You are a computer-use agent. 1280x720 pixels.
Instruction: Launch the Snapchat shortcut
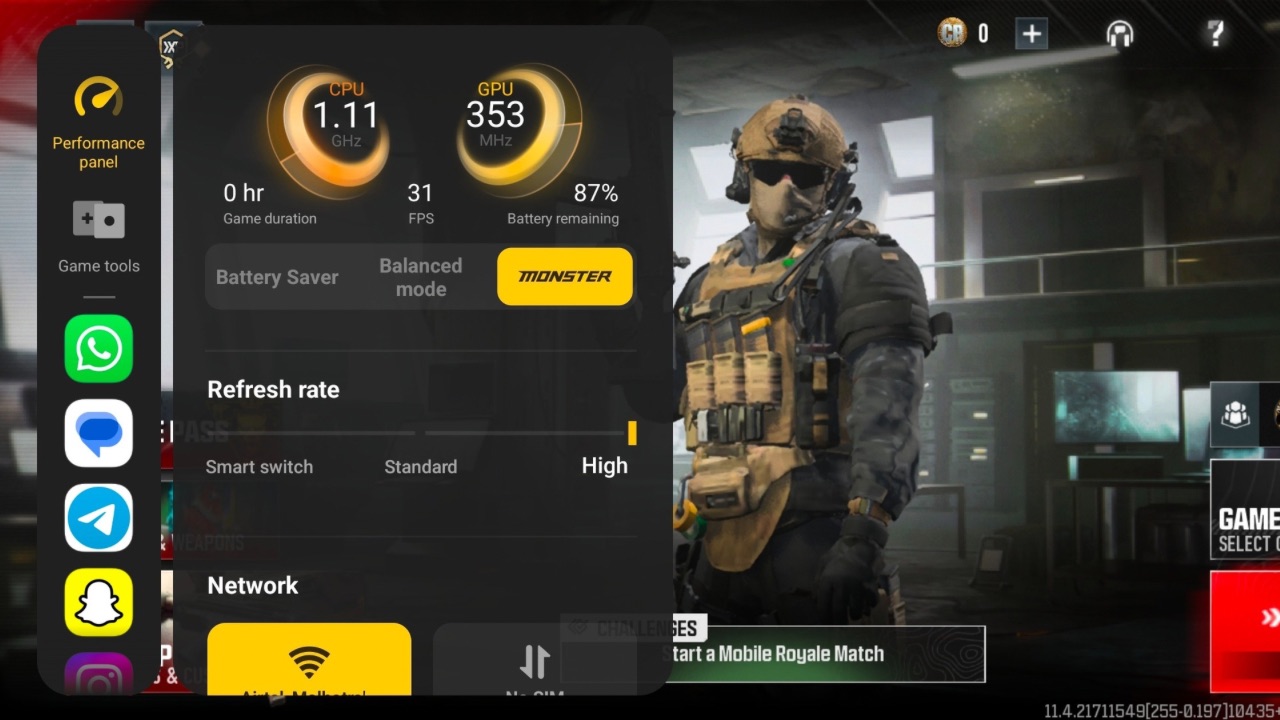[x=99, y=602]
